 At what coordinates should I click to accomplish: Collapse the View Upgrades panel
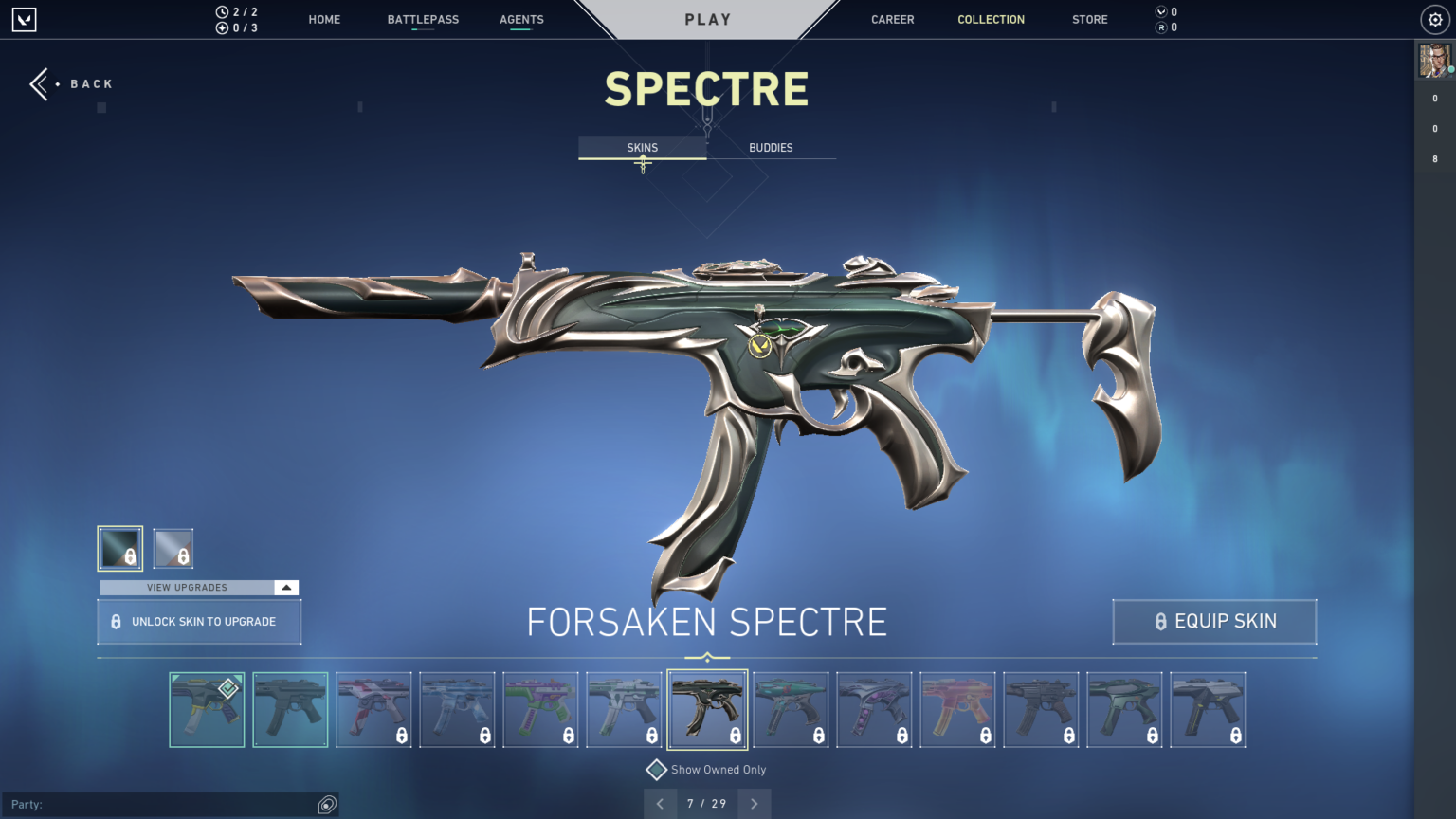[285, 587]
